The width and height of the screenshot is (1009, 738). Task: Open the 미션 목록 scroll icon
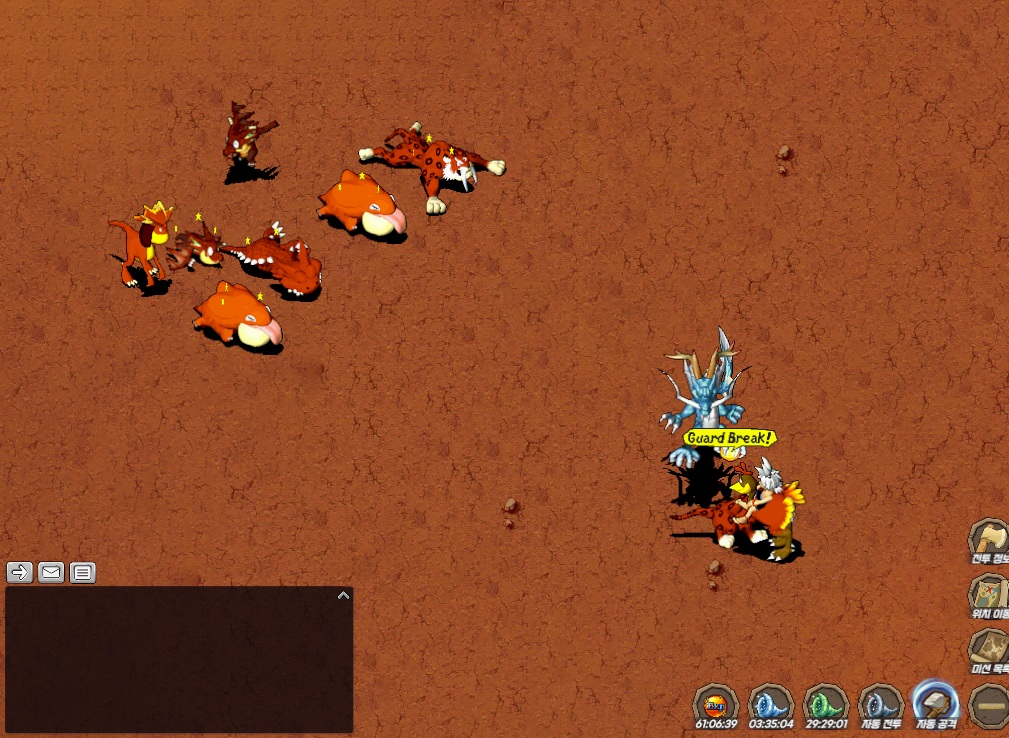click(x=989, y=648)
